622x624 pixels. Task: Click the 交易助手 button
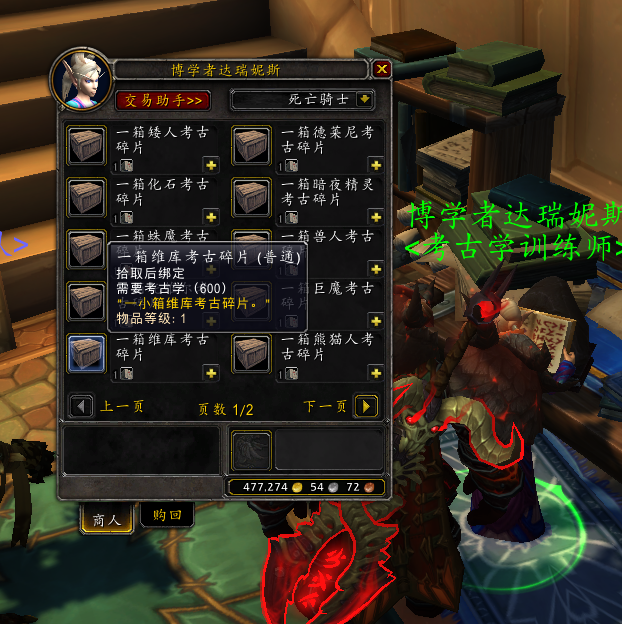click(163, 100)
